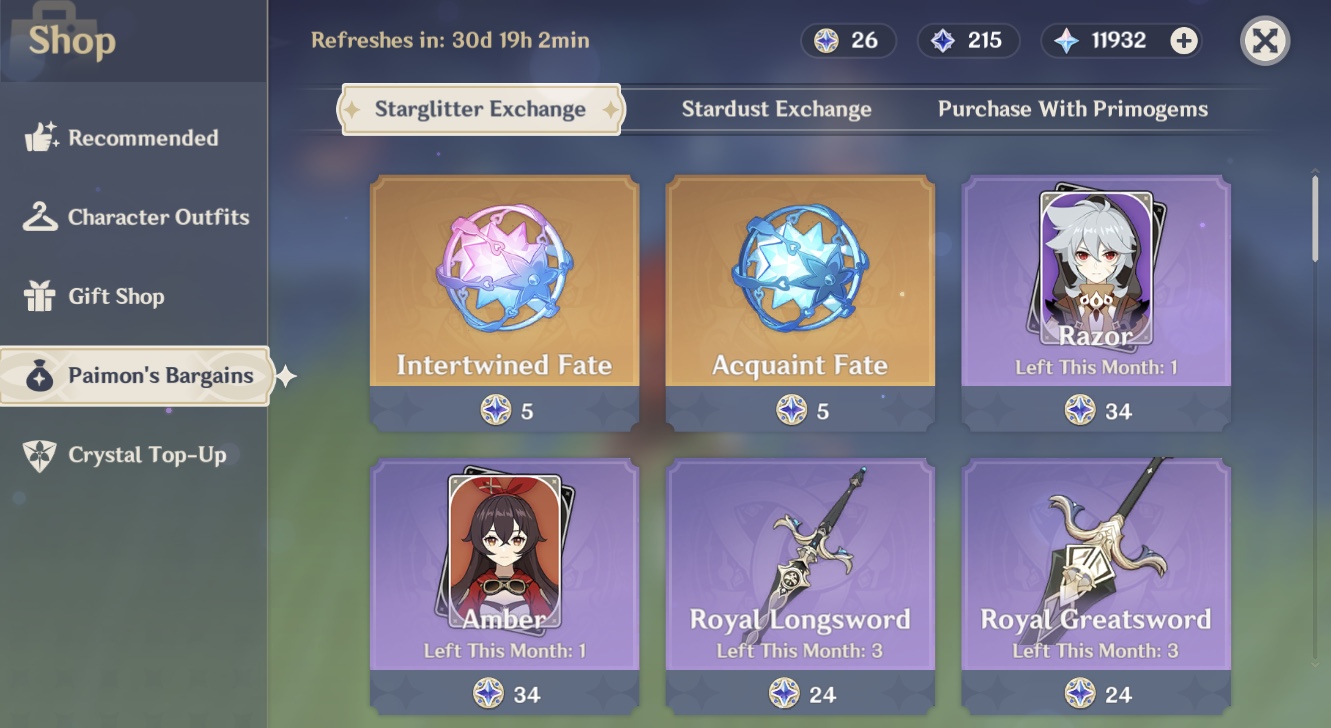Click the Masterless Stardust currency counter
This screenshot has width=1331, height=728.
click(x=968, y=41)
